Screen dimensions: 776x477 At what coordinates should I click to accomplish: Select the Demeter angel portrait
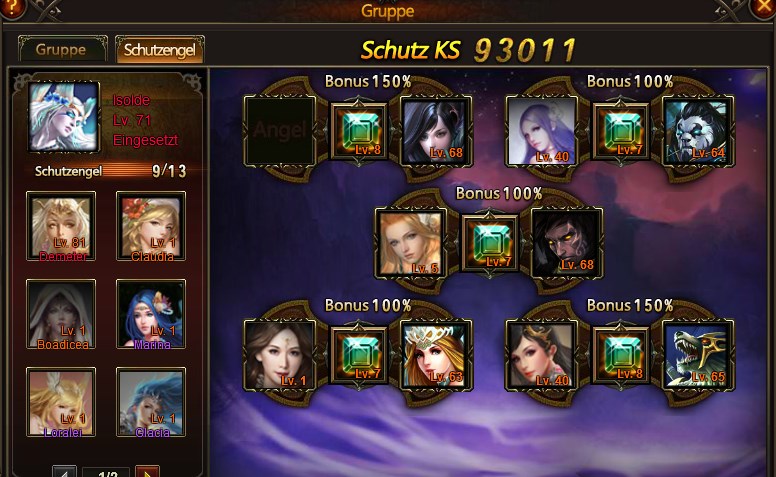61,226
